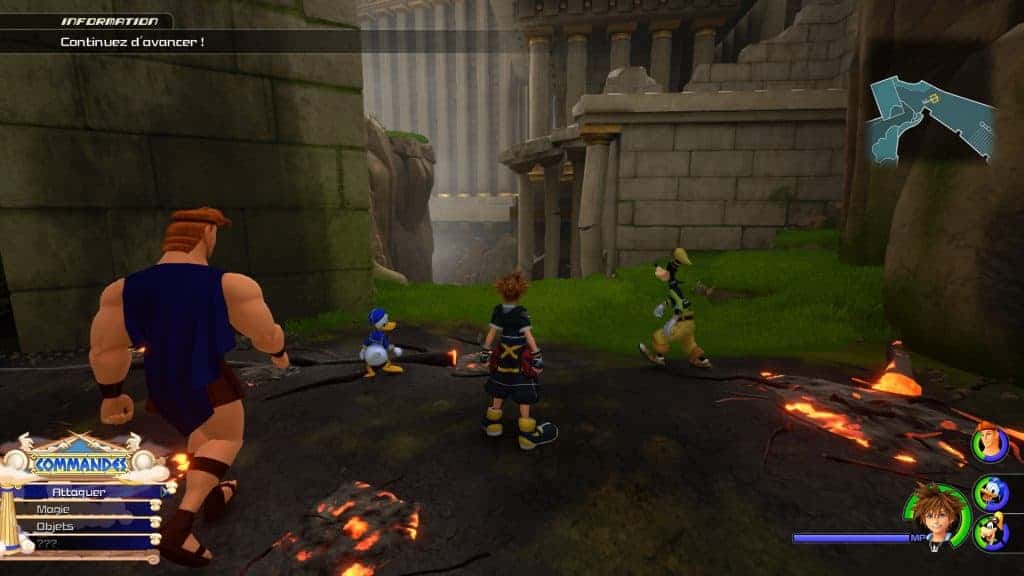Image resolution: width=1024 pixels, height=576 pixels.
Task: Select Donald's party portrait
Action: pyautogui.click(x=992, y=492)
